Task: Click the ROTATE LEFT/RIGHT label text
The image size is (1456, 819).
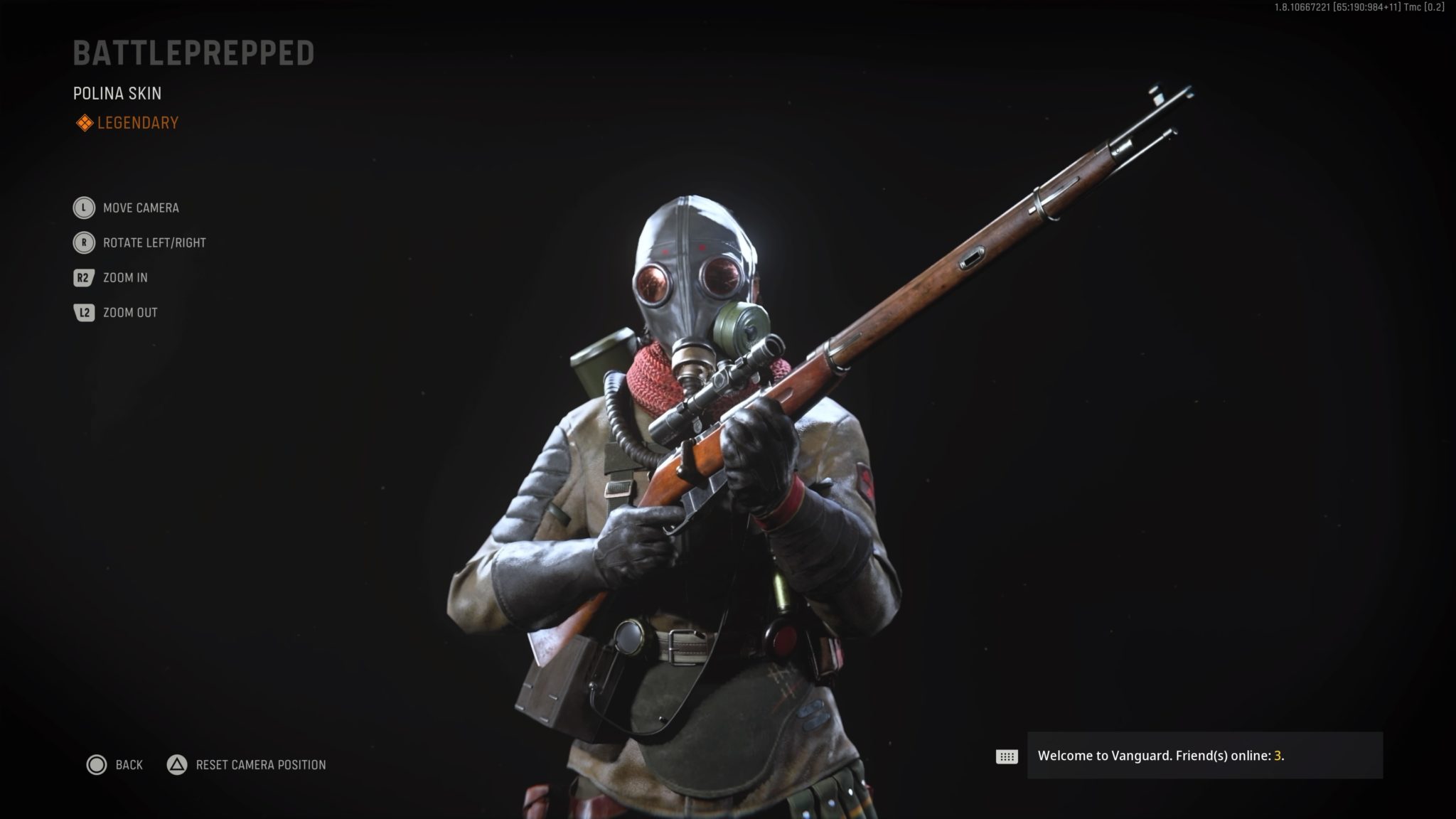Action: pos(154,242)
